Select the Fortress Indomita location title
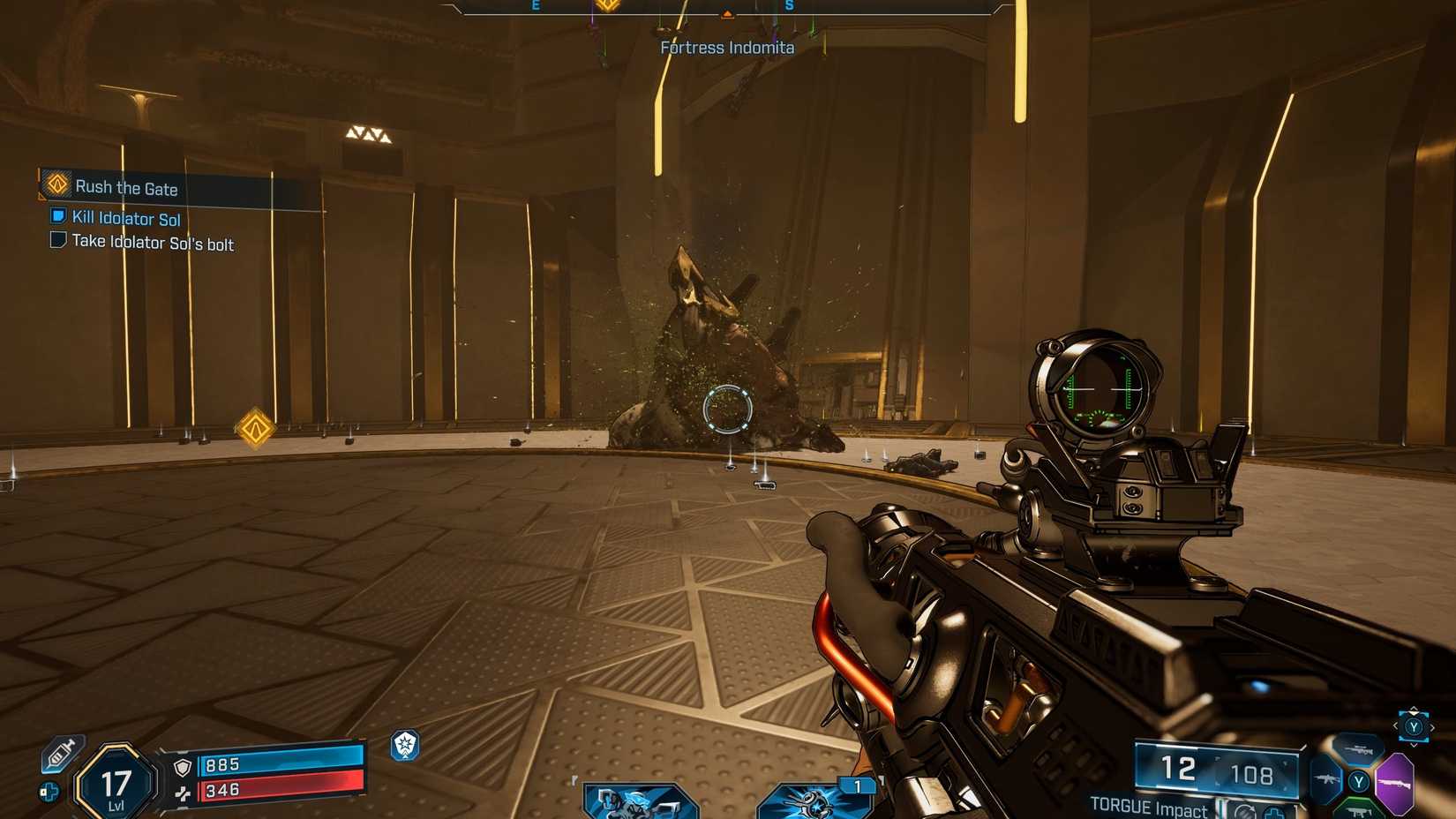 727,48
